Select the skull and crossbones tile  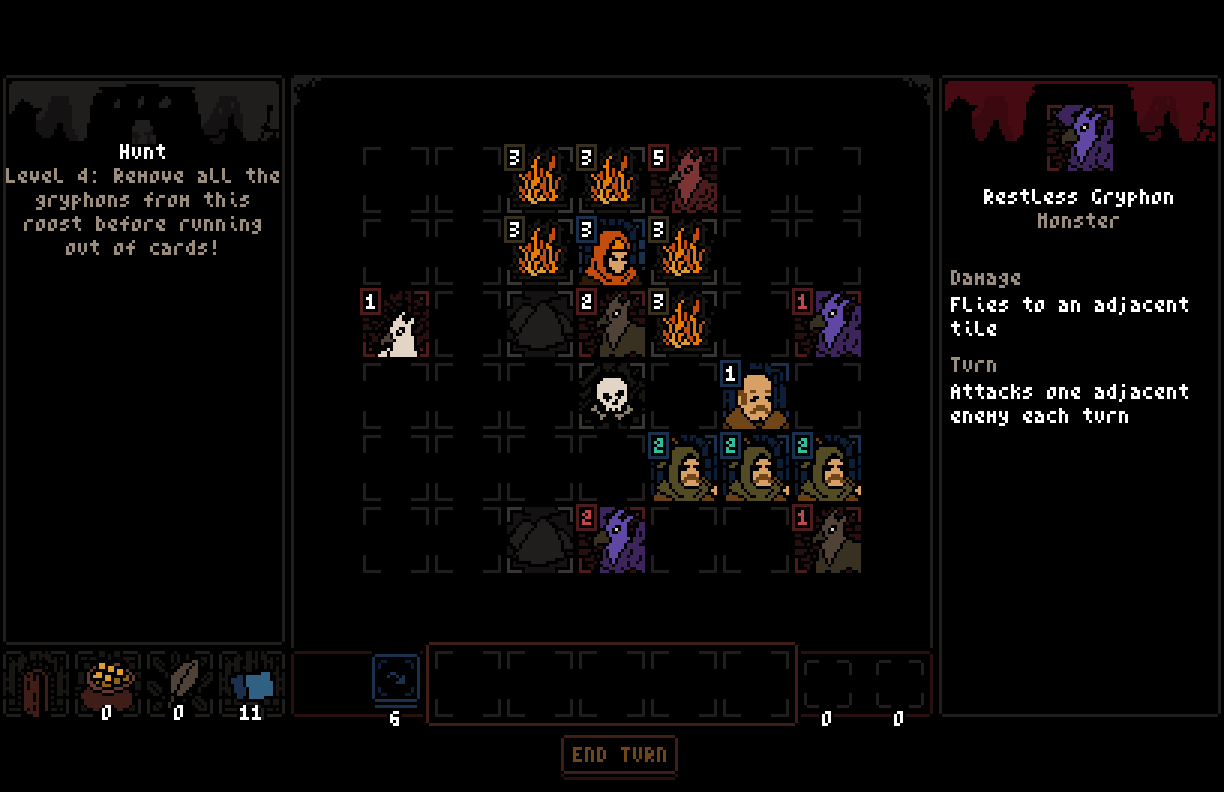pos(612,397)
